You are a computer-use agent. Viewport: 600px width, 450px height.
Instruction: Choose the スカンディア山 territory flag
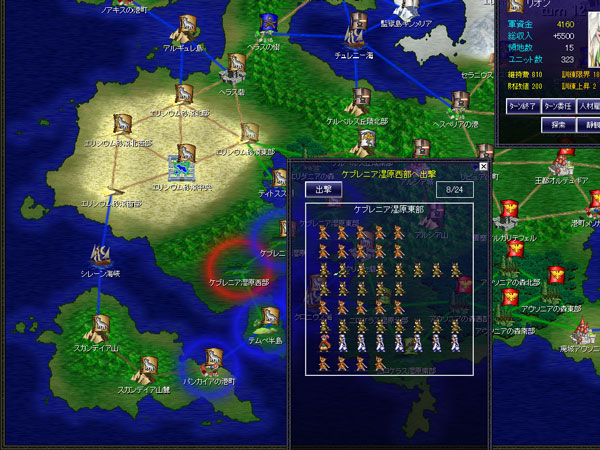pyautogui.click(x=100, y=326)
